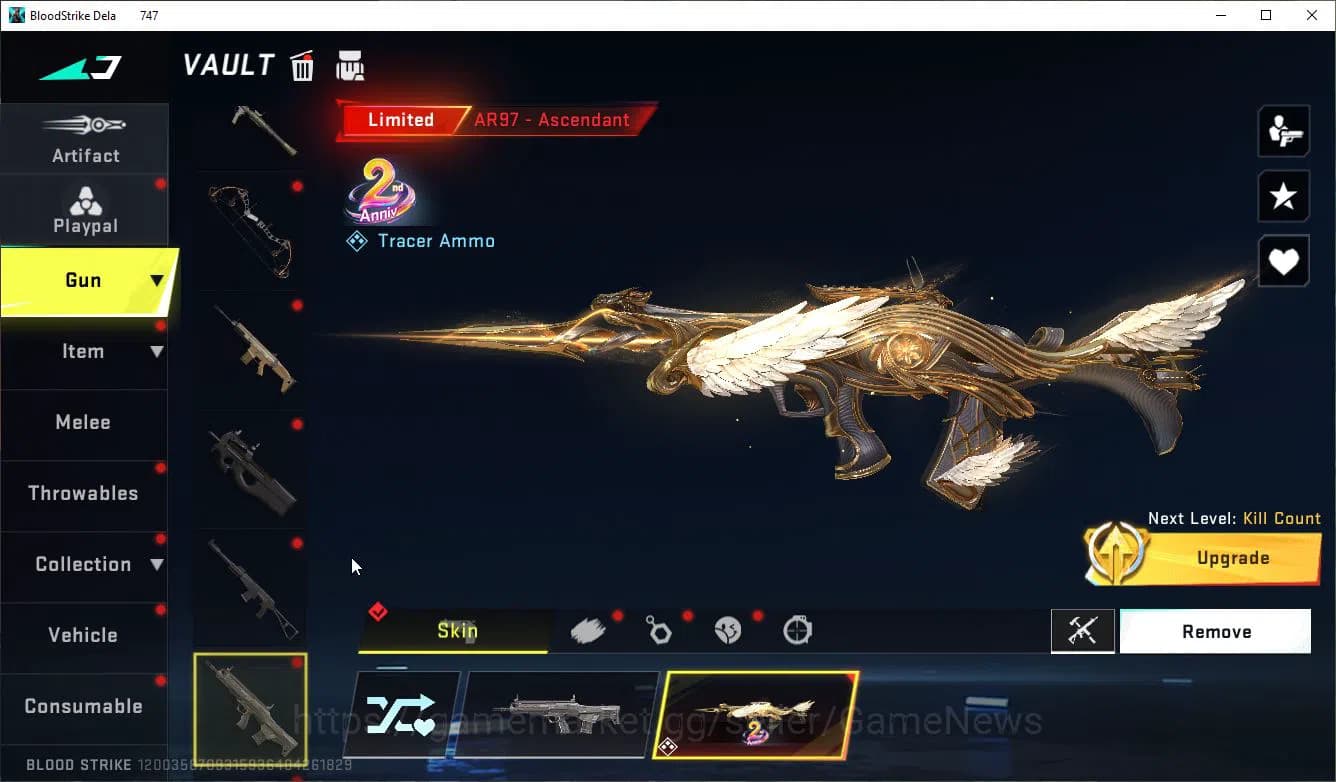The height and width of the screenshot is (782, 1336).
Task: Click the dismantle icon next to trash
Action: [x=349, y=64]
